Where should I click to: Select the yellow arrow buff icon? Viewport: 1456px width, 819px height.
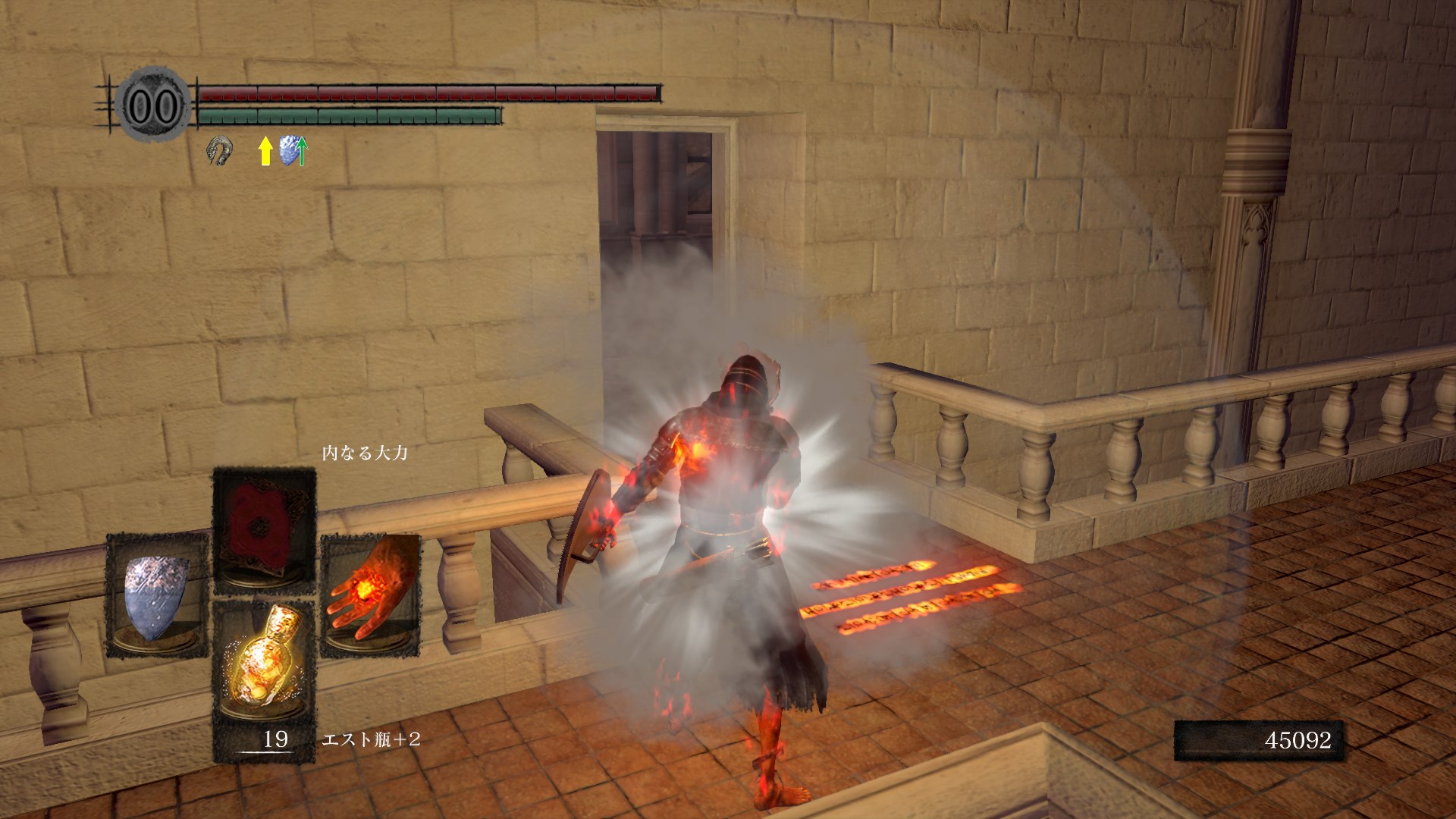point(265,151)
